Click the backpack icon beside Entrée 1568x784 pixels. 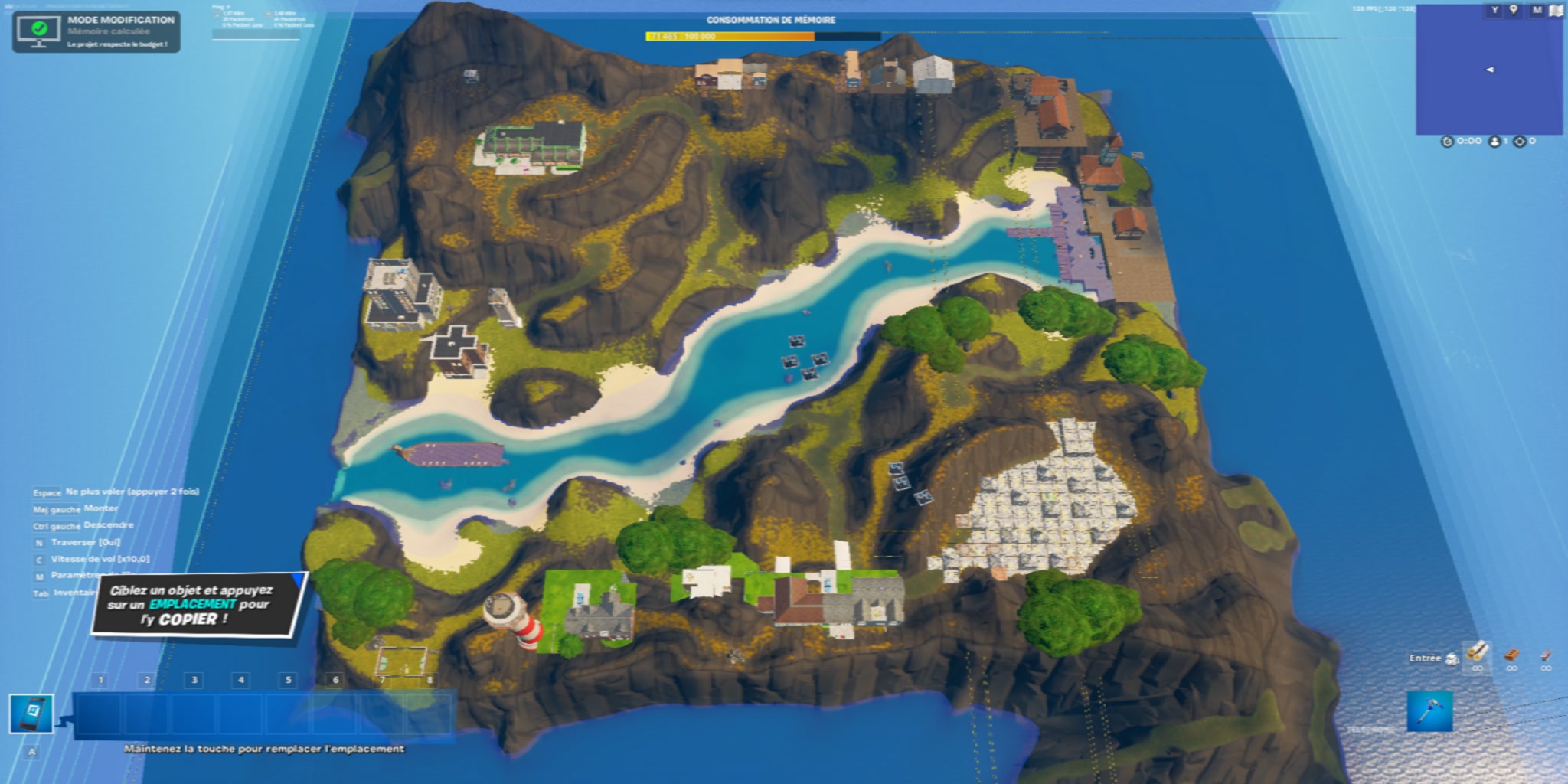[x=1452, y=659]
